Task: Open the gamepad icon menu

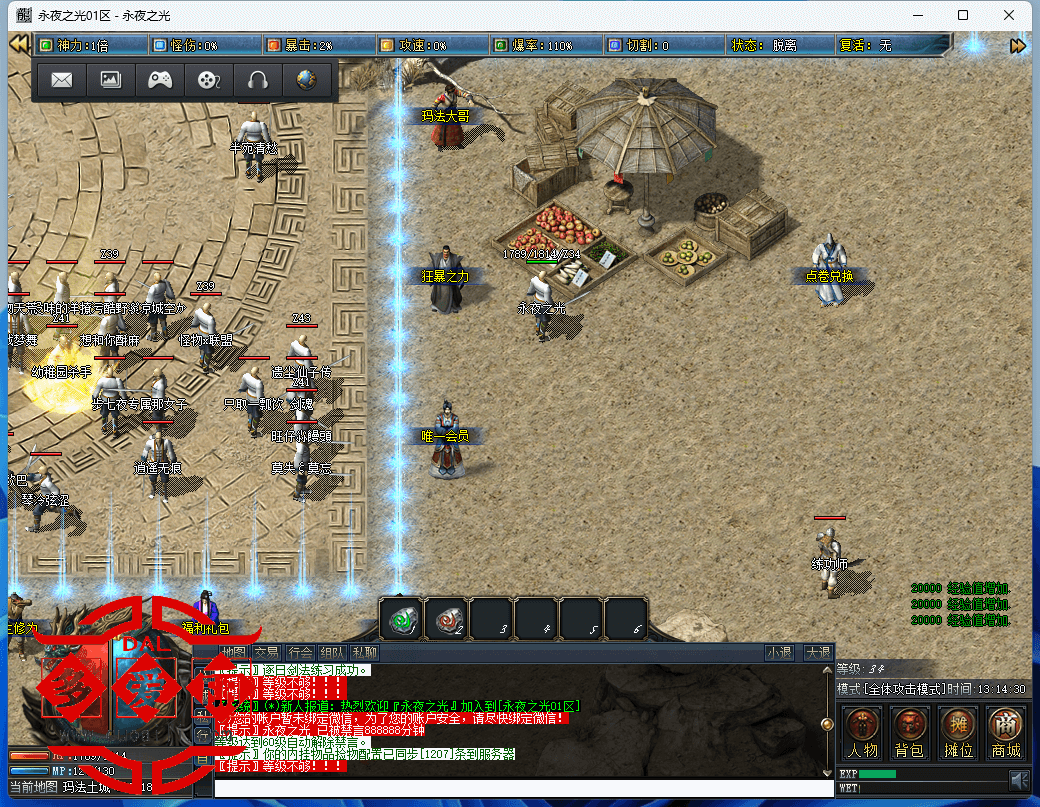Action: [159, 80]
